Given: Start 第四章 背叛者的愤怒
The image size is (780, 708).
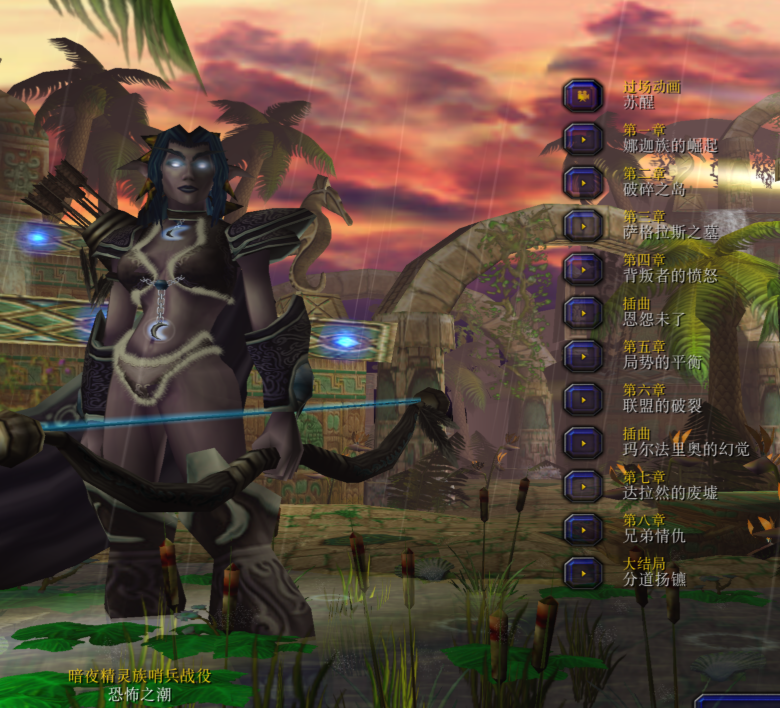Looking at the screenshot, I should coord(582,269).
